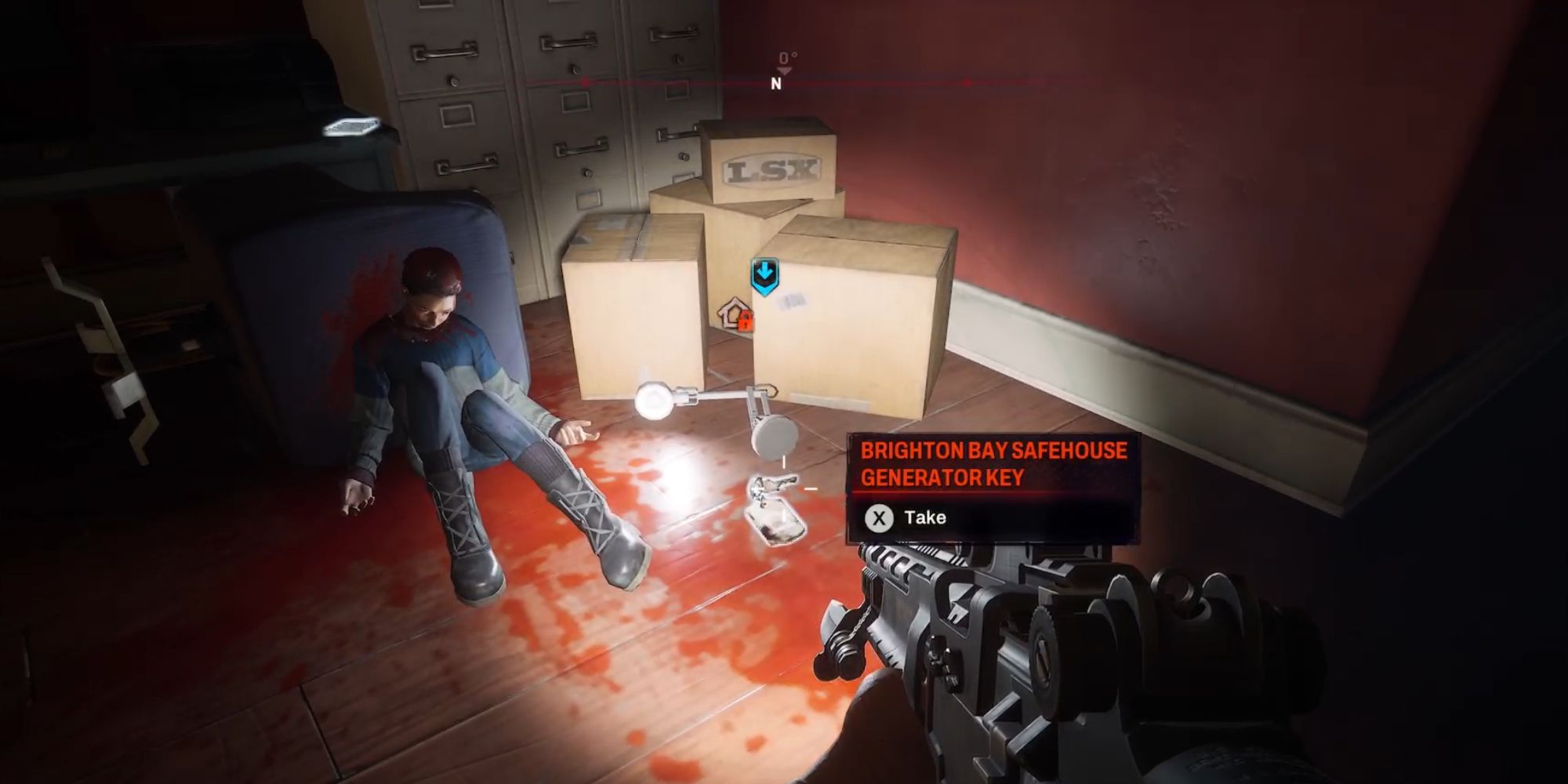Click the Take action to pick up key
This screenshot has height=784, width=1568.
(925, 517)
